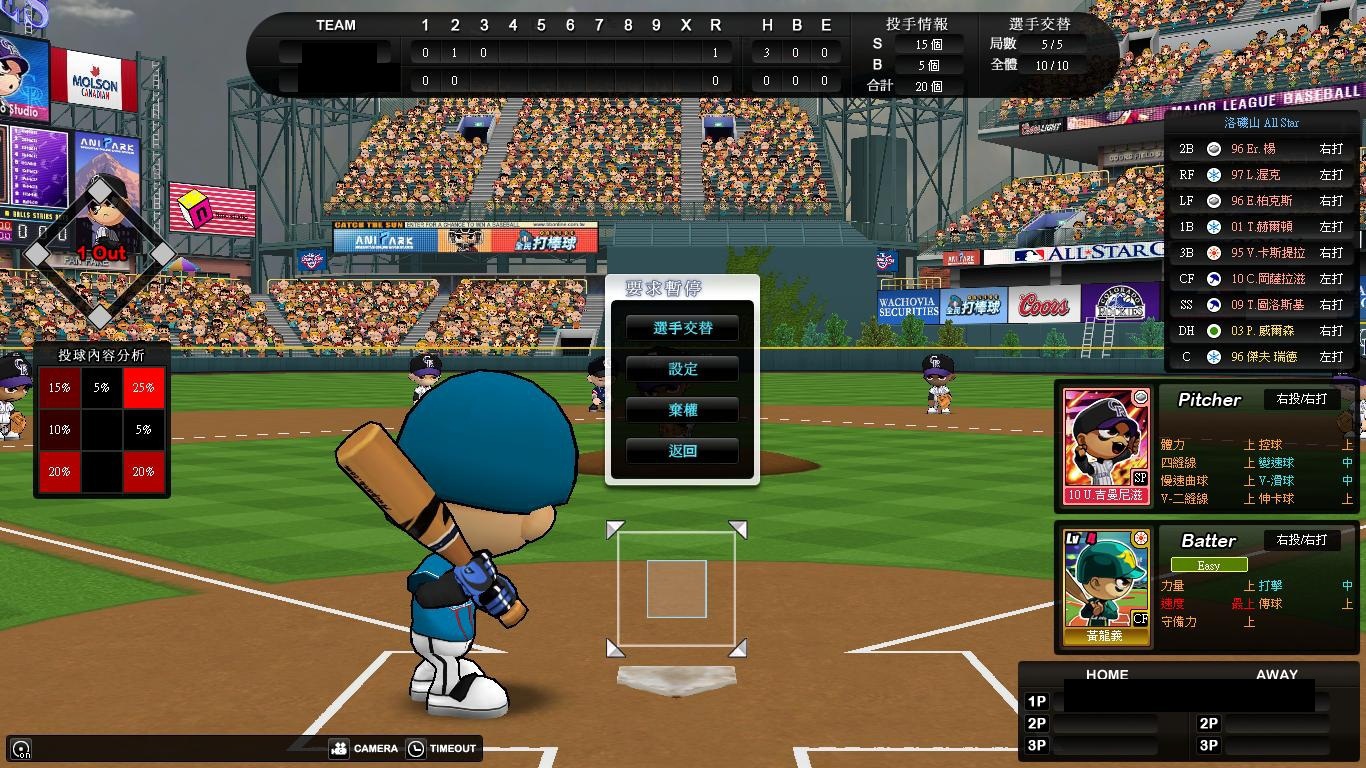This screenshot has width=1366, height=768.
Task: Choose 1B 01 T. 赫爾頓 from the lineup
Action: pos(1260,227)
